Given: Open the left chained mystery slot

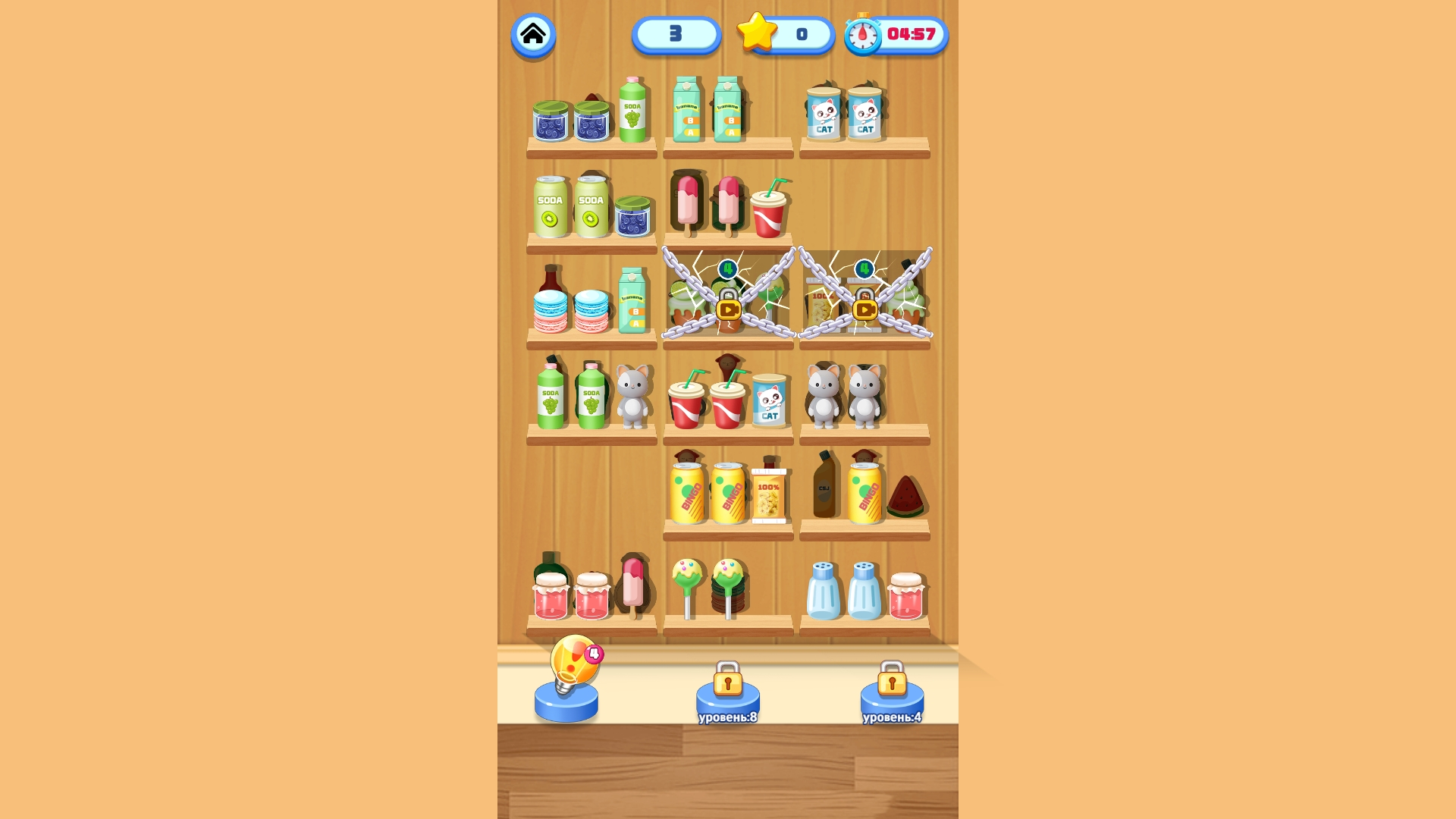Looking at the screenshot, I should point(726,296).
